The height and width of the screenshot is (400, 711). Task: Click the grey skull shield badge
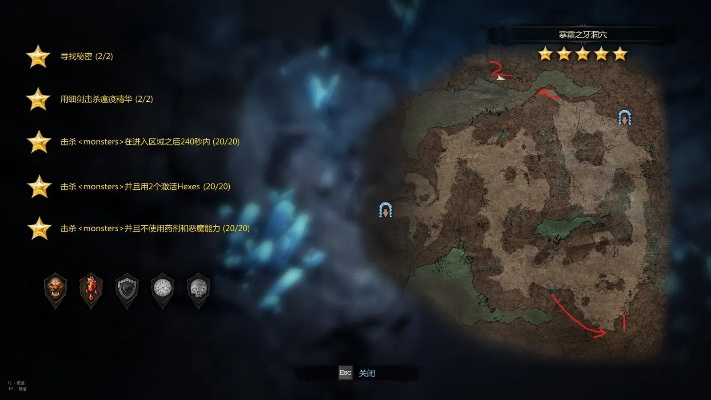[x=198, y=289]
